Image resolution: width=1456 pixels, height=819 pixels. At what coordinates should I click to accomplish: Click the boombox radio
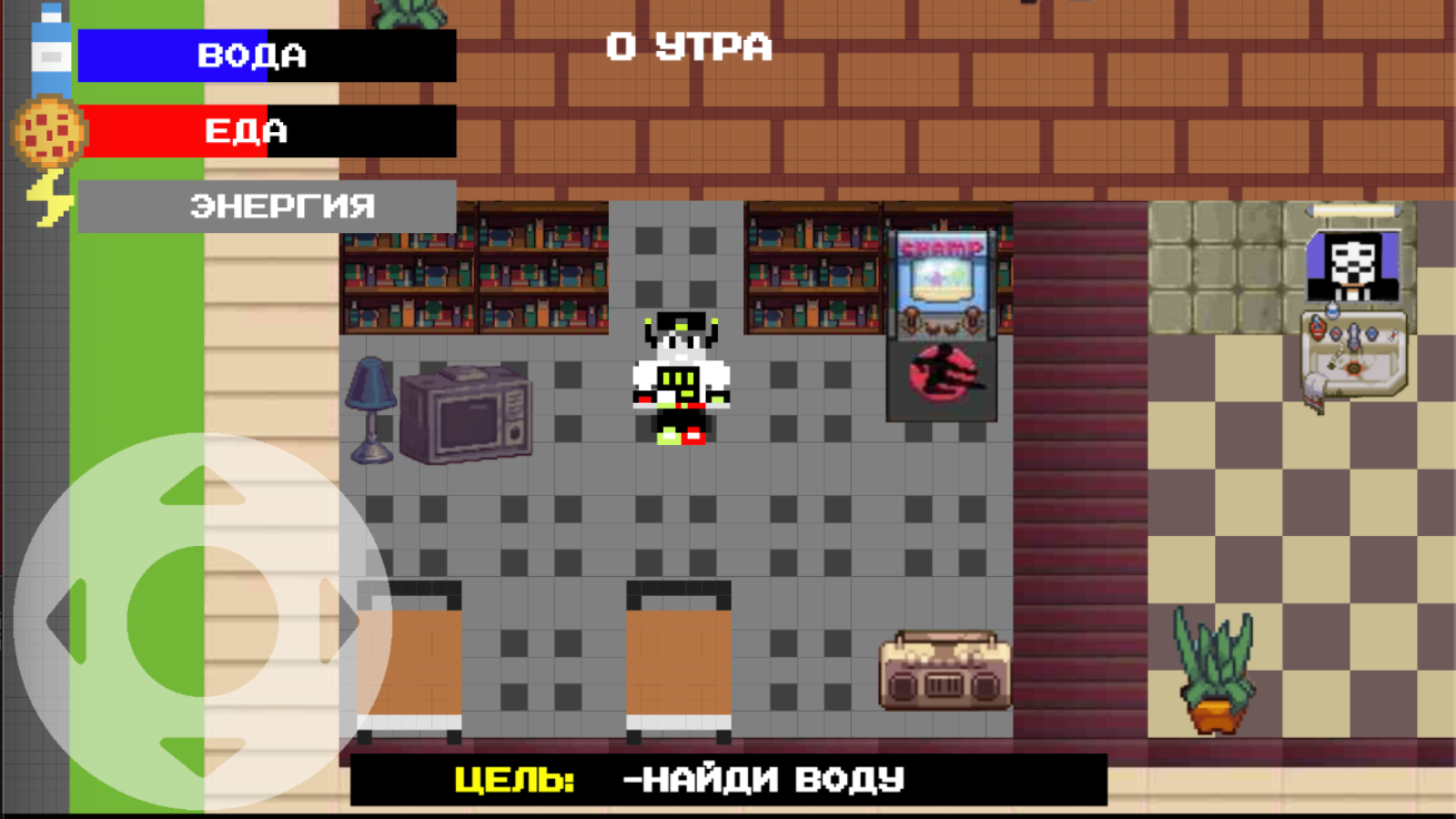[x=945, y=673]
